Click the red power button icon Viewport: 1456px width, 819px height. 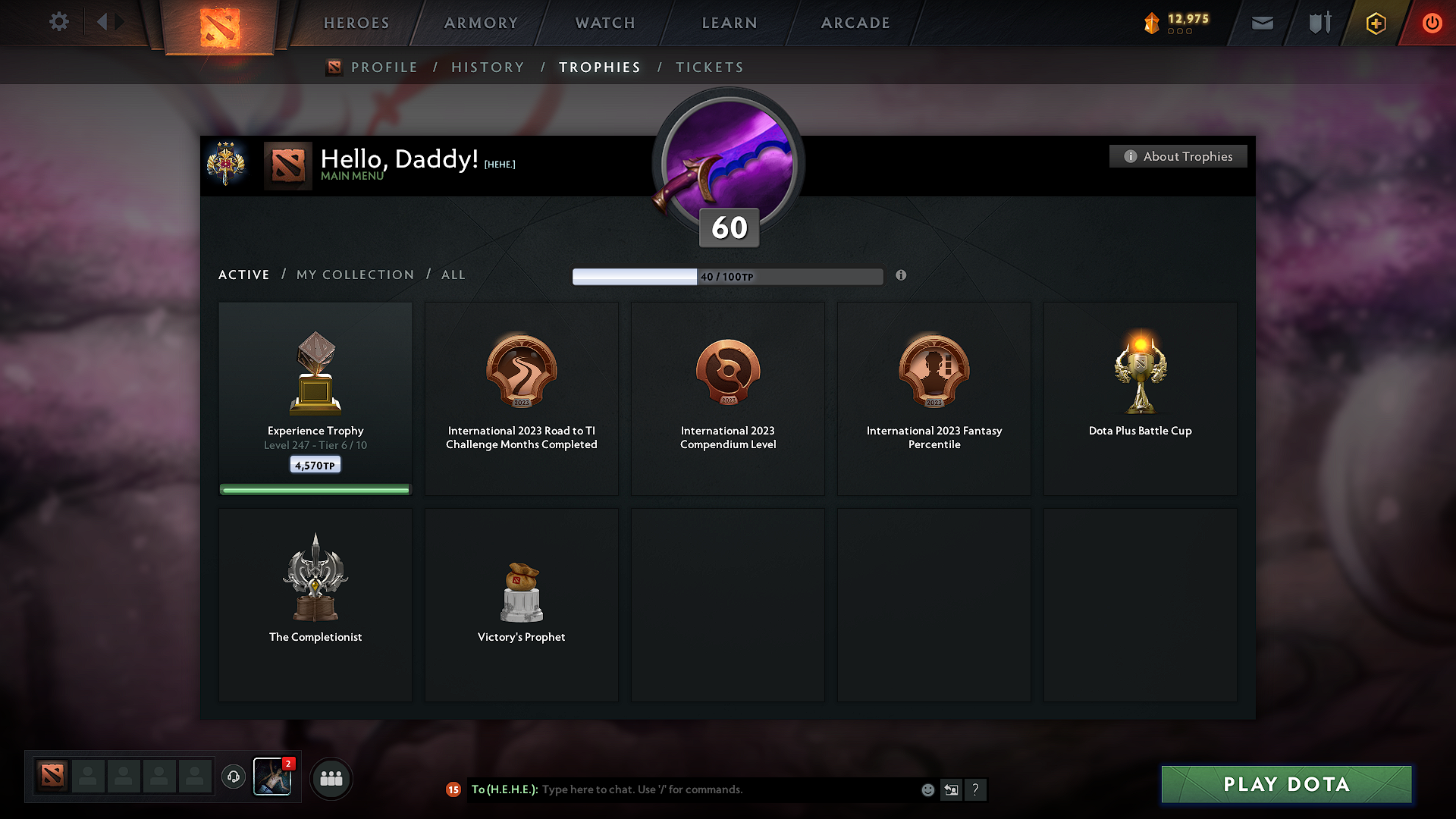[1432, 23]
